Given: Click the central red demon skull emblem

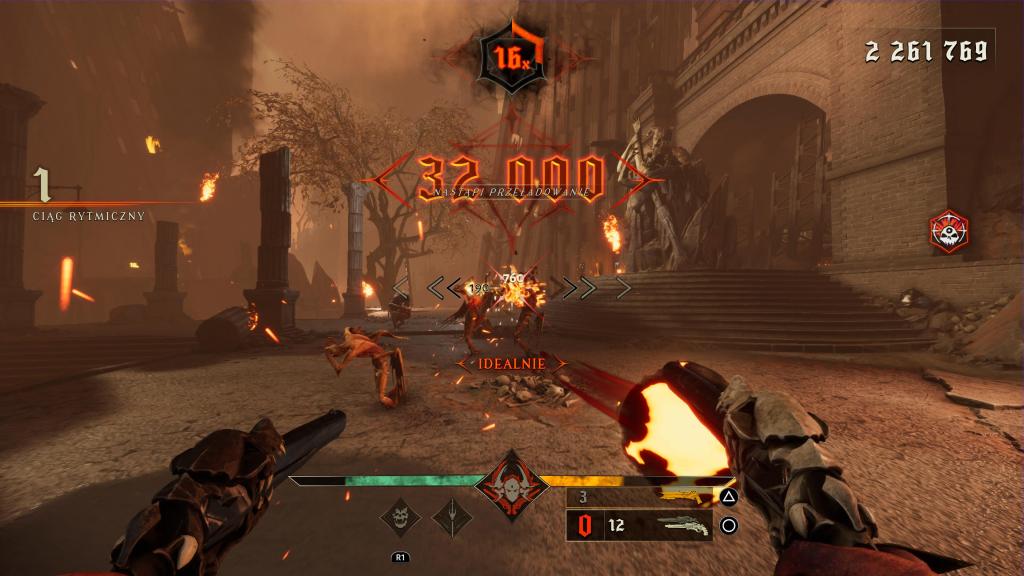Looking at the screenshot, I should pyautogui.click(x=511, y=487).
